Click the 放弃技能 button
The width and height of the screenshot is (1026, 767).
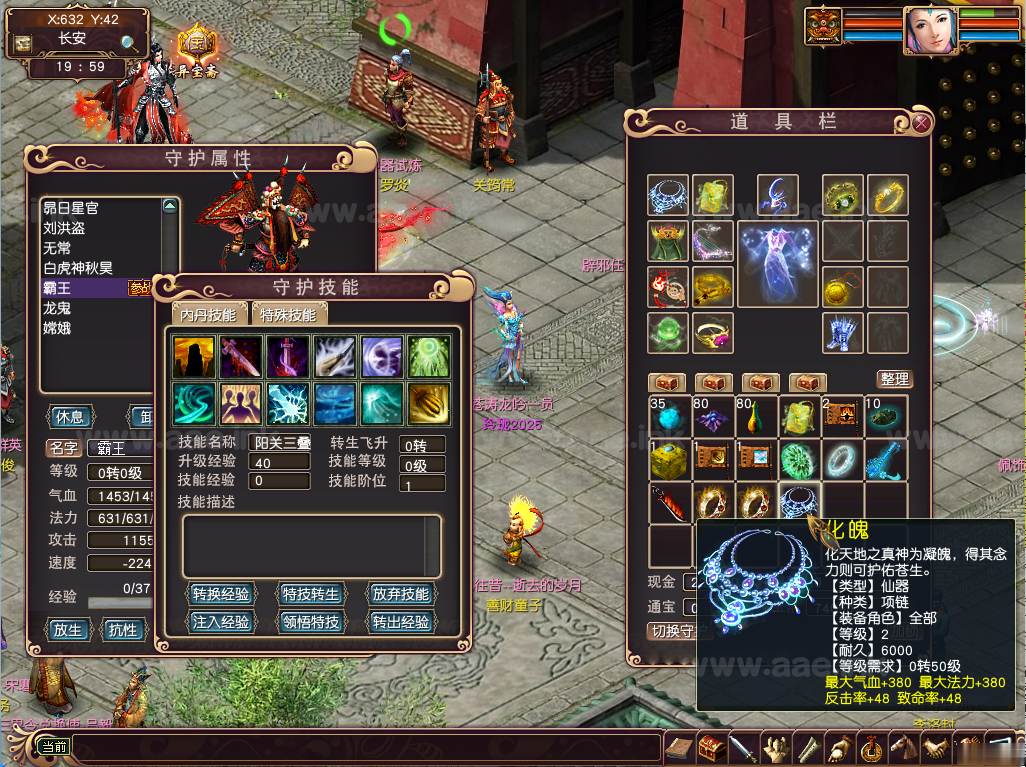[400, 594]
